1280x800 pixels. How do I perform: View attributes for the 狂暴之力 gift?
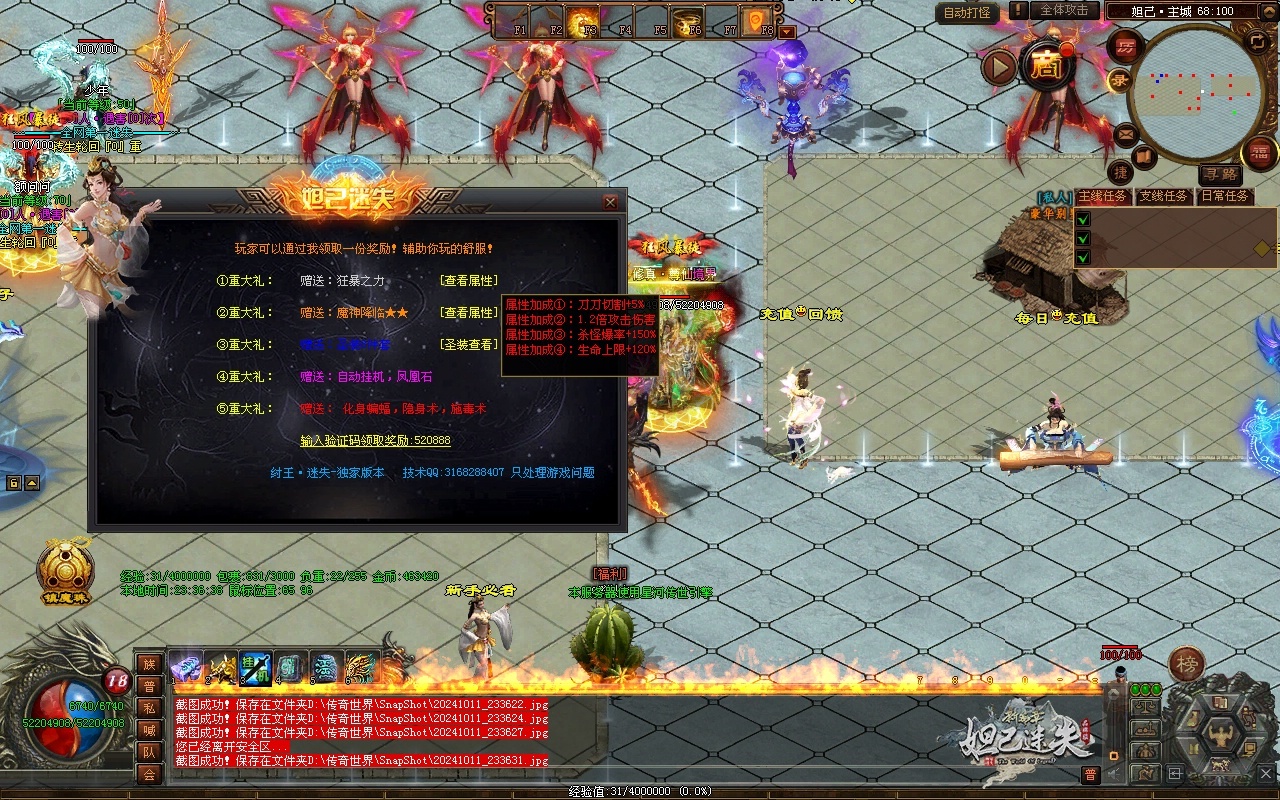(469, 281)
